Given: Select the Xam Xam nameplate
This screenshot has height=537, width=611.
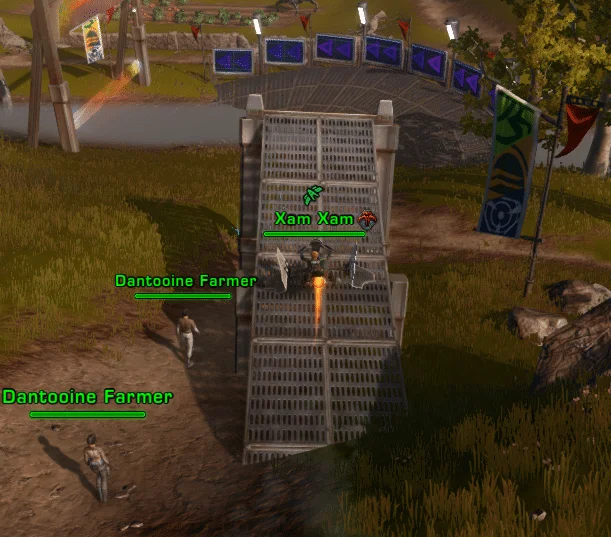Looking at the screenshot, I should coord(313,218).
